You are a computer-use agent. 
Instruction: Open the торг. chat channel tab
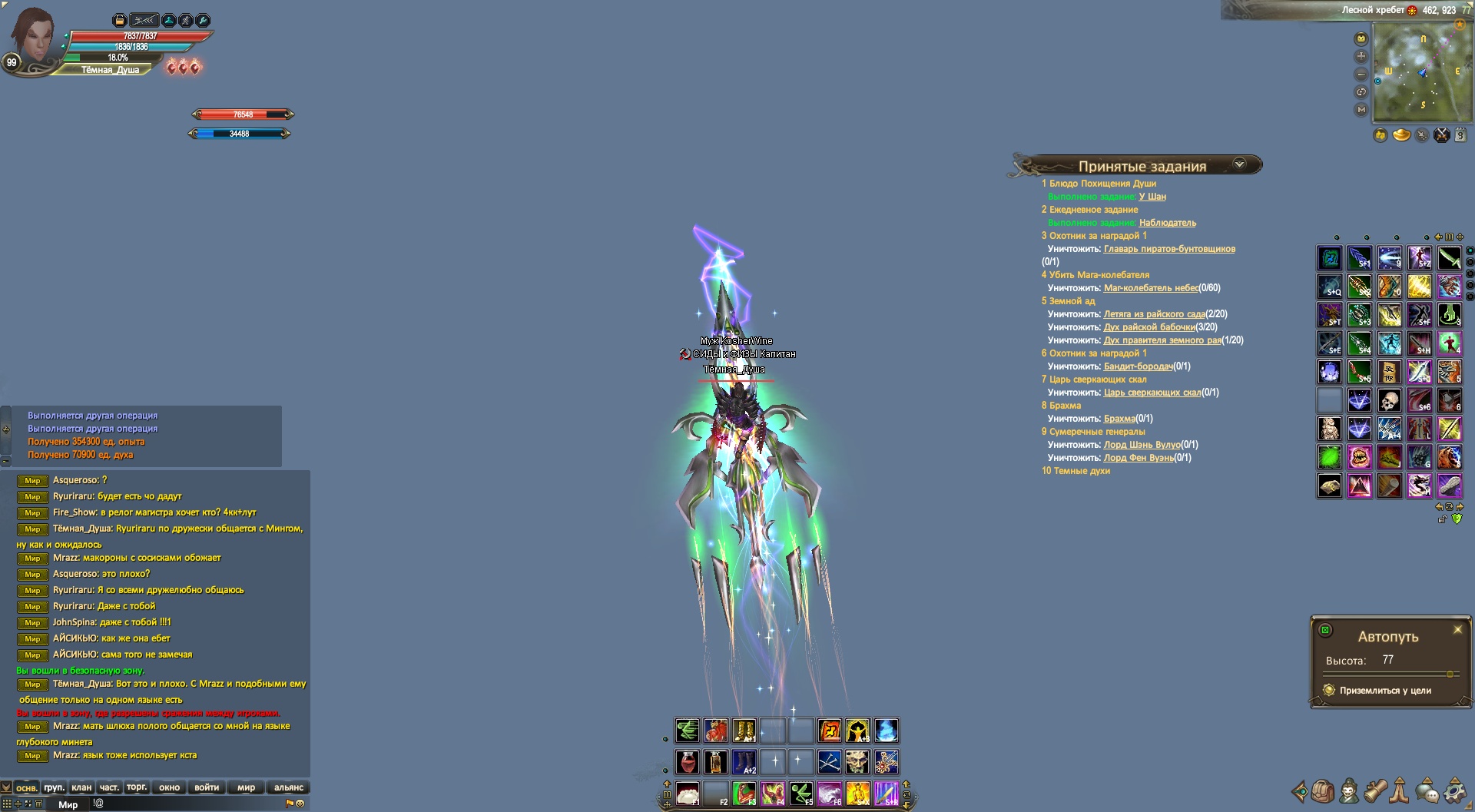tap(137, 787)
